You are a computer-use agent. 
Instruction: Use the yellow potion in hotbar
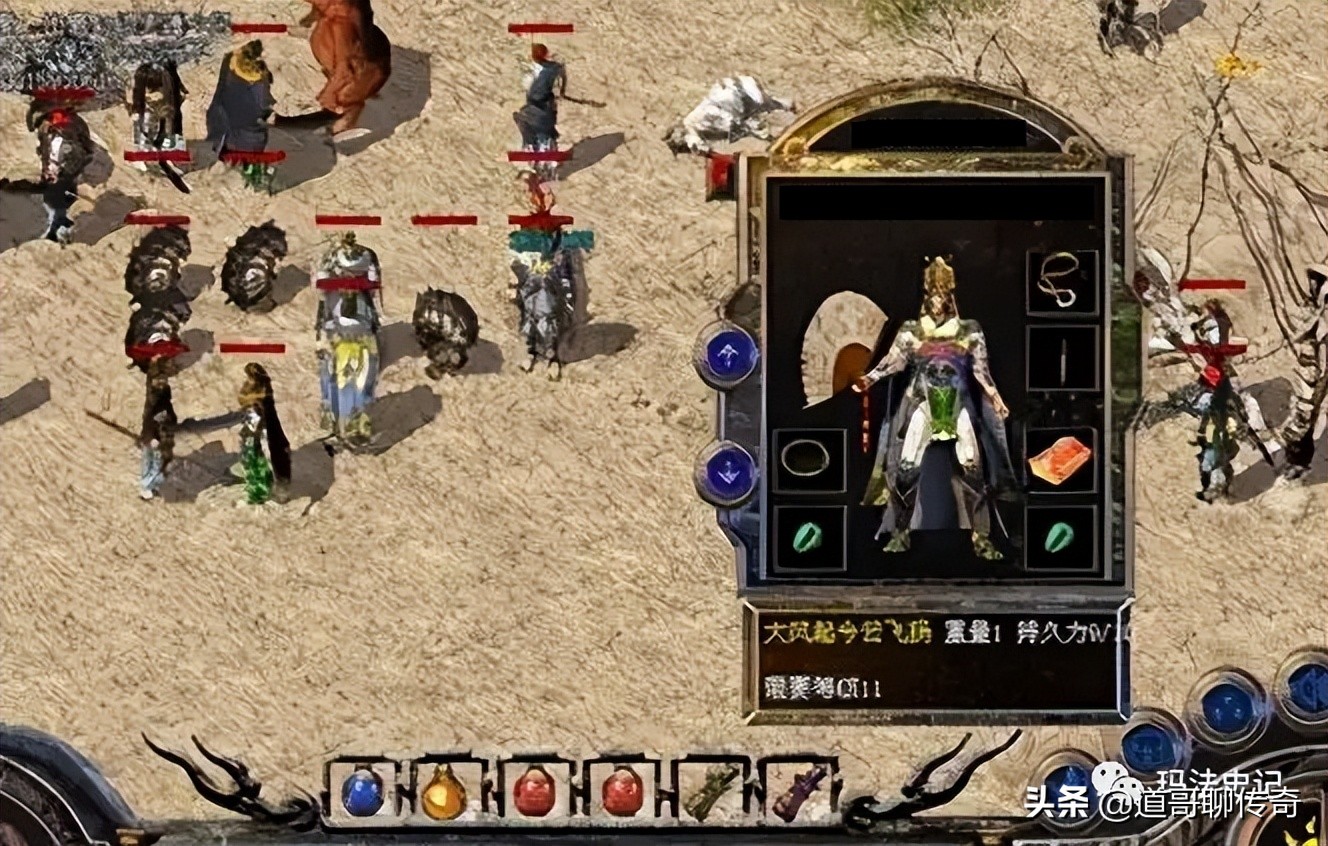(x=444, y=793)
